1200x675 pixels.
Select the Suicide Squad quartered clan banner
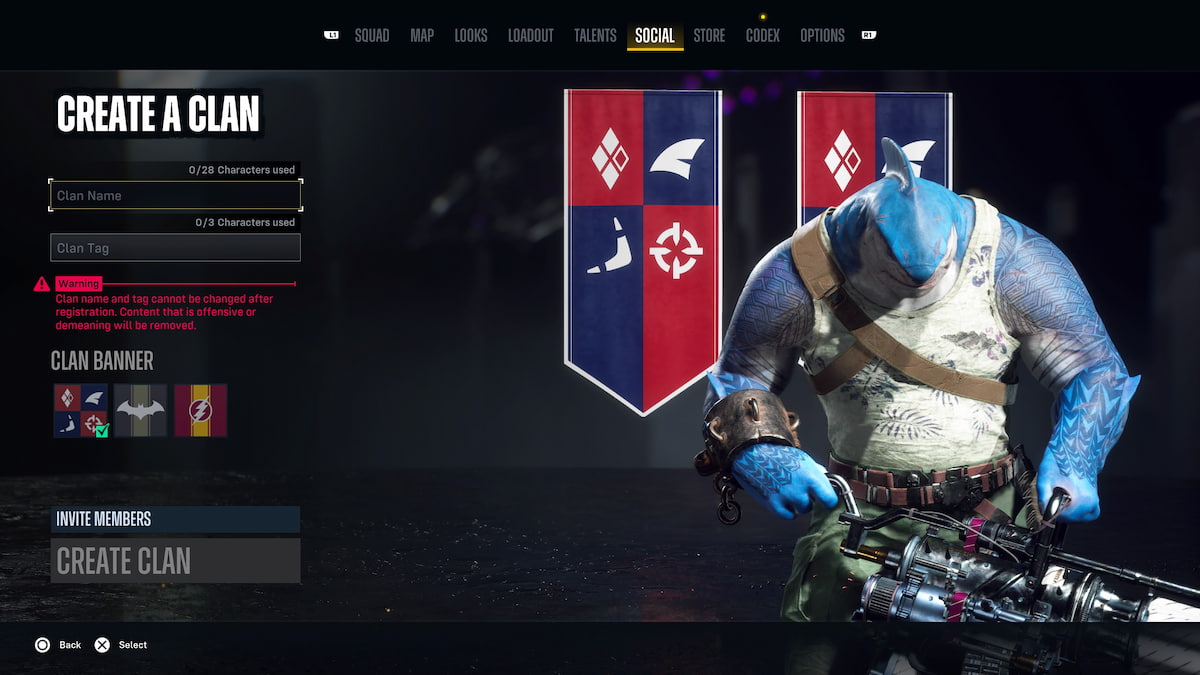tap(80, 410)
